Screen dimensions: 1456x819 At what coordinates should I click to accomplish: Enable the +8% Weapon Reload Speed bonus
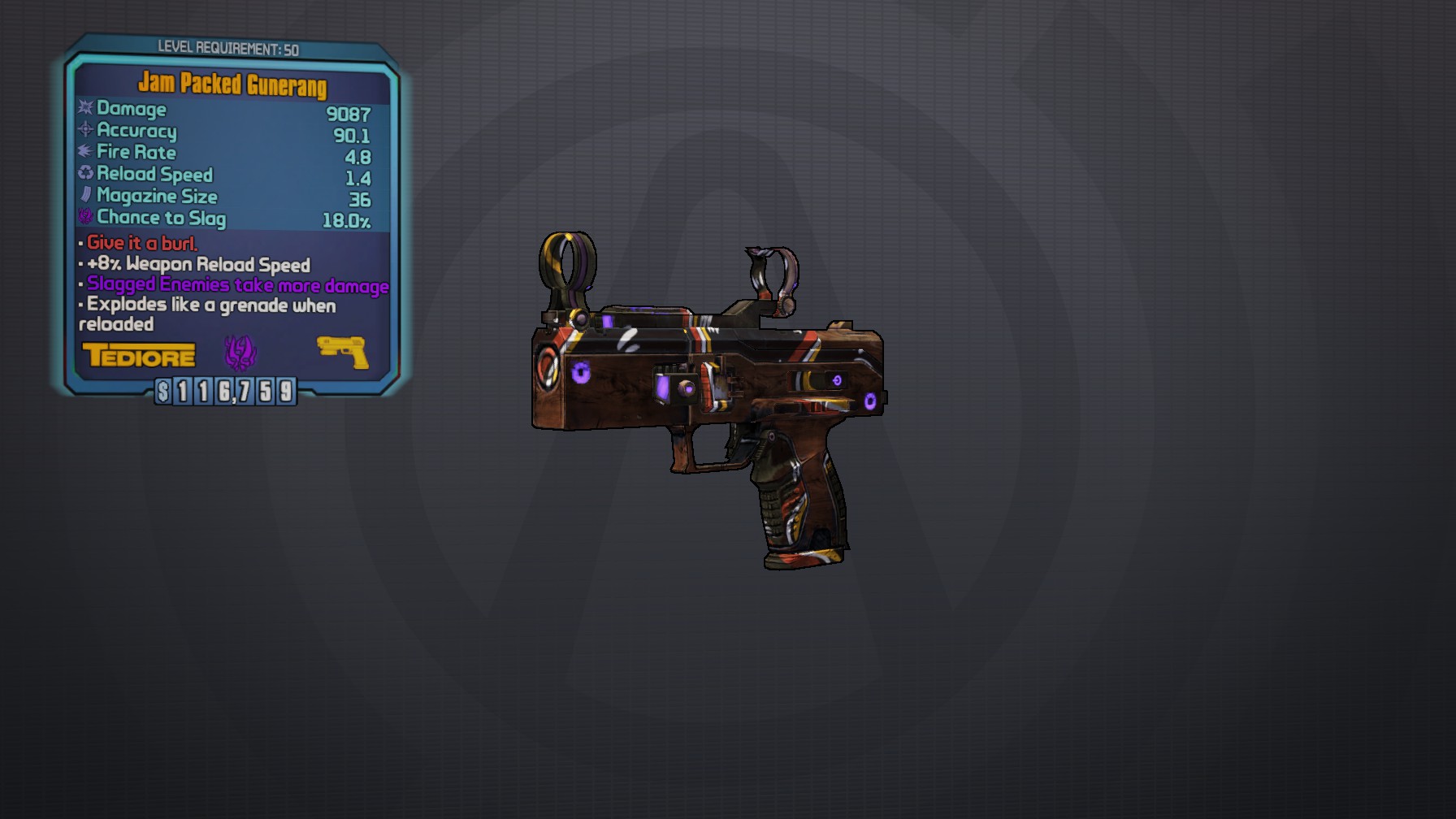click(x=197, y=265)
